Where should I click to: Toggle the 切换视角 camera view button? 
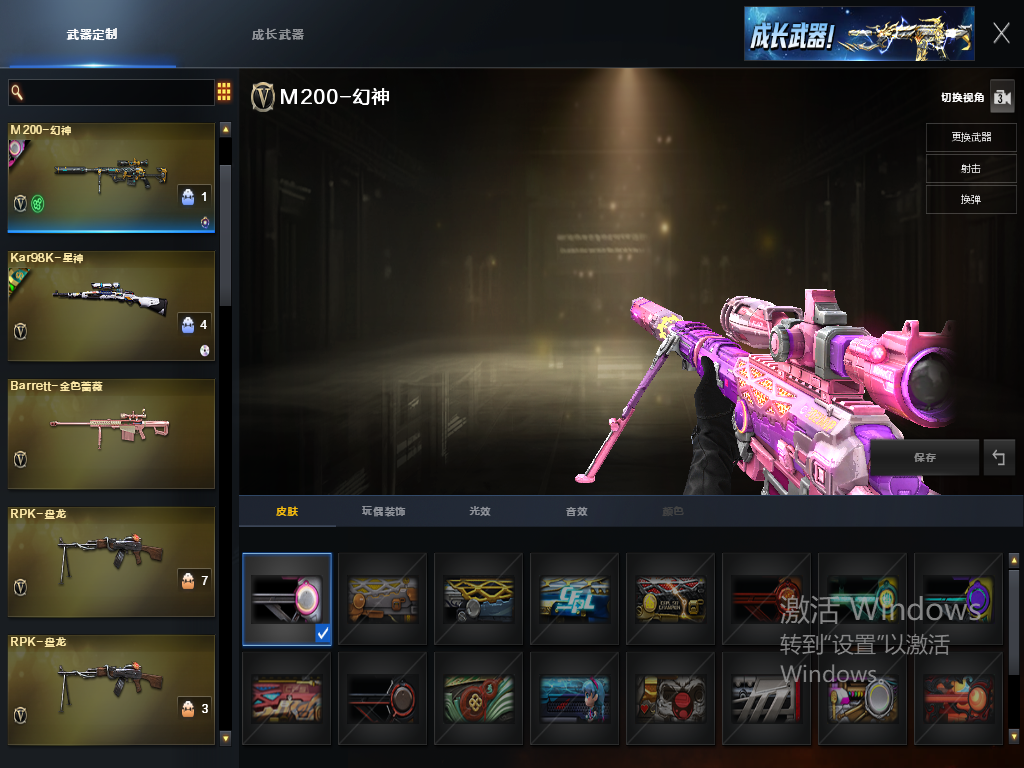(1001, 97)
